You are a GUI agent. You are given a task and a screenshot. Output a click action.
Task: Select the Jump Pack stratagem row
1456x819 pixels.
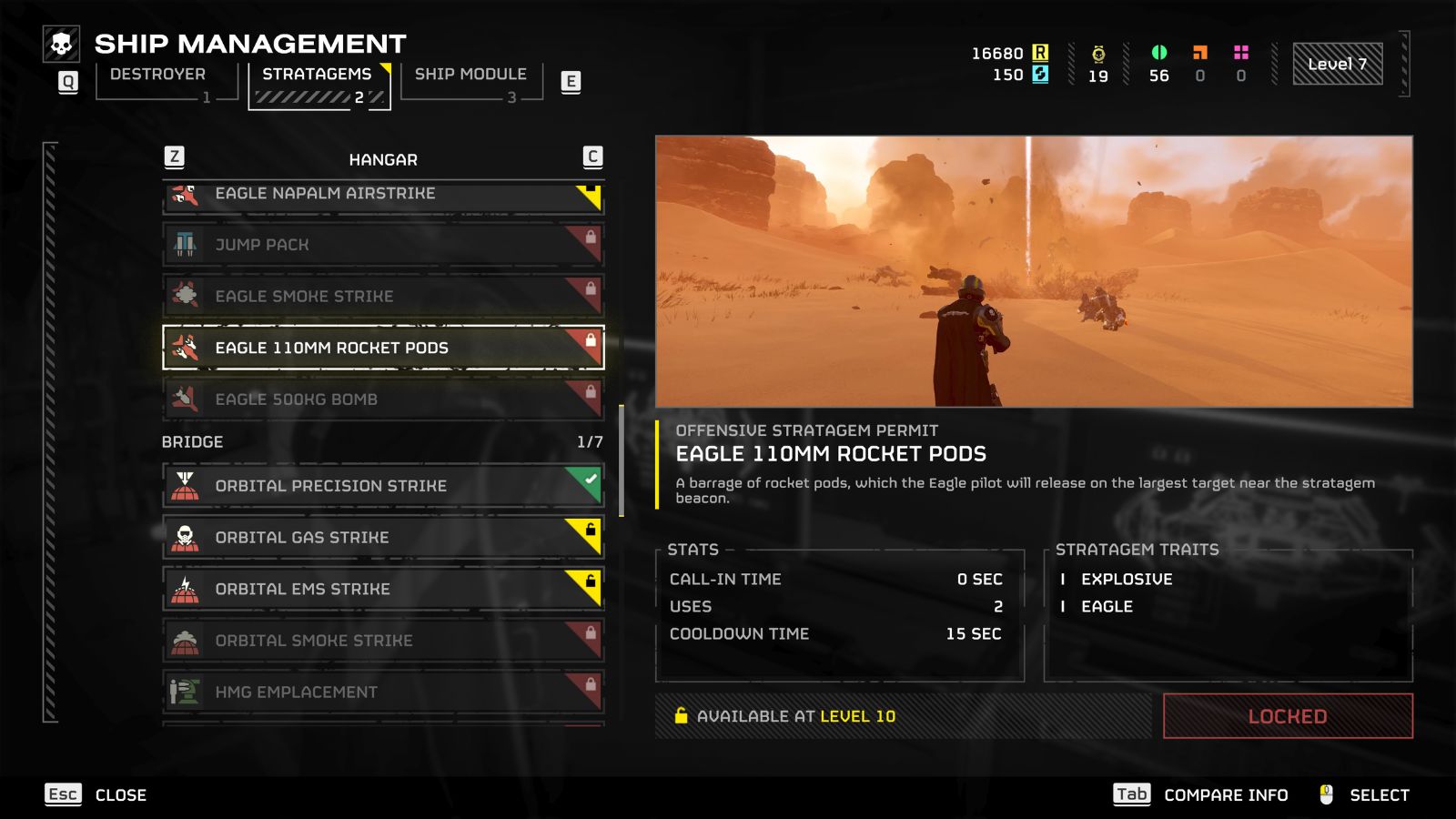click(382, 245)
